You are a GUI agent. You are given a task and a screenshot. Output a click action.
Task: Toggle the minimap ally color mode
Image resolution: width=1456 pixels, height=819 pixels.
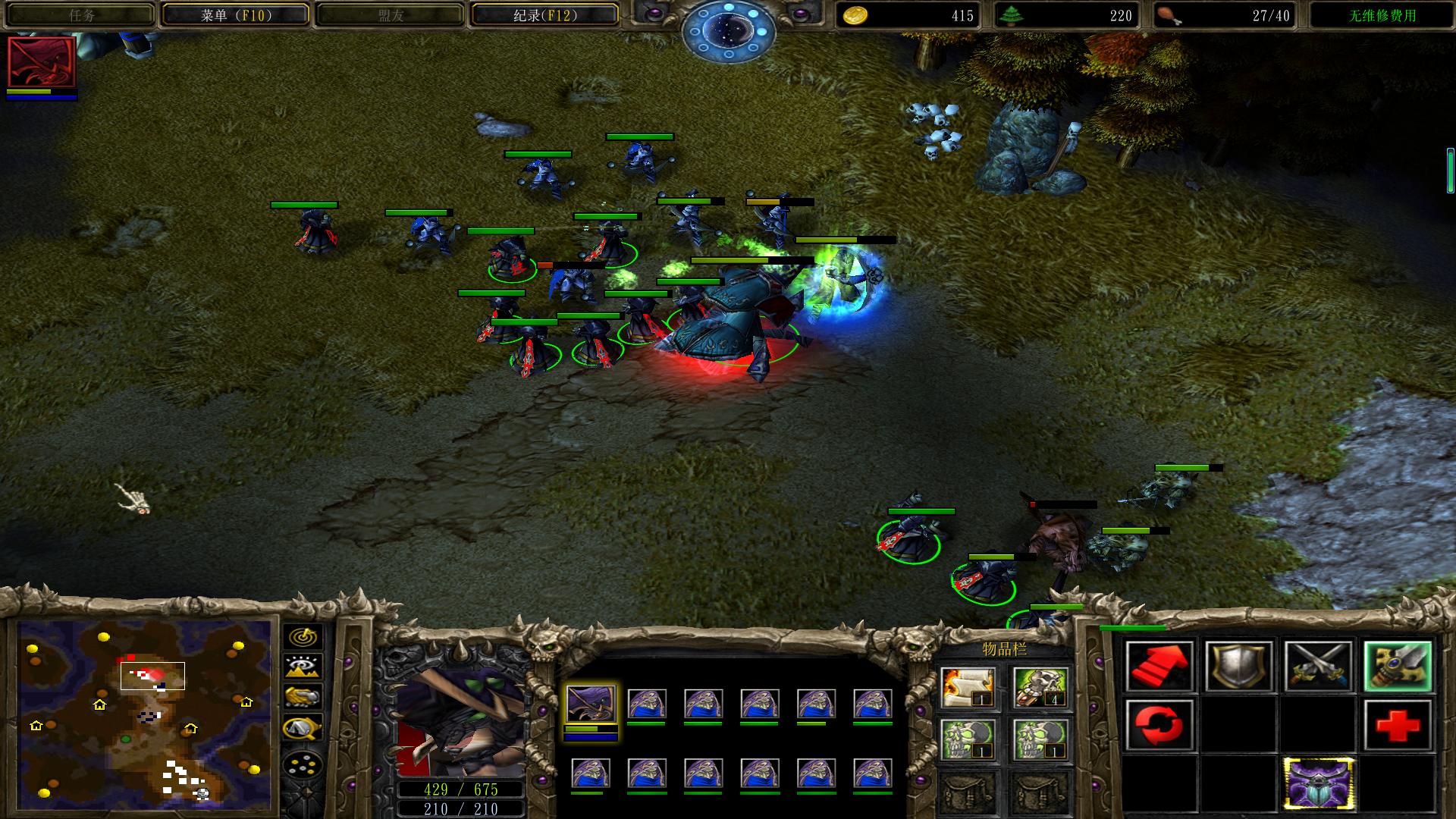click(x=303, y=697)
